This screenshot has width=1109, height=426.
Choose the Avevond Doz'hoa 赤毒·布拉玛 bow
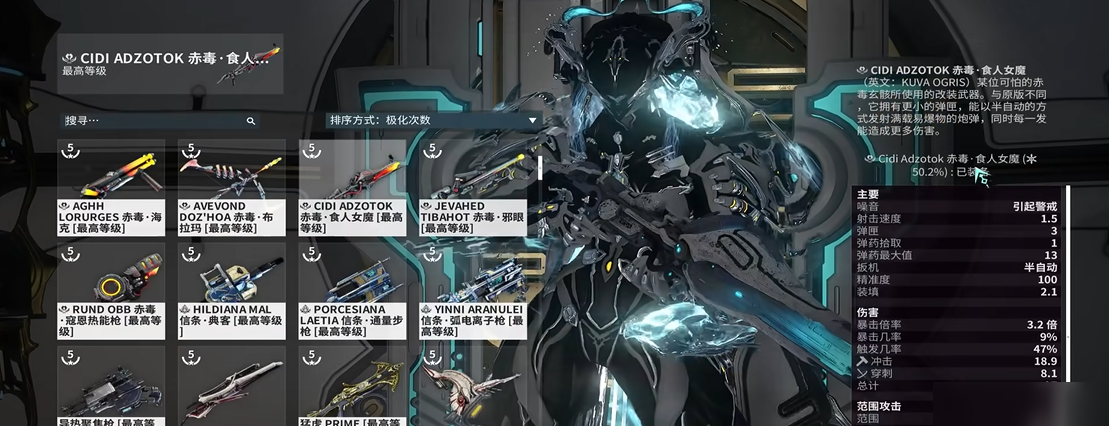pyautogui.click(x=231, y=187)
